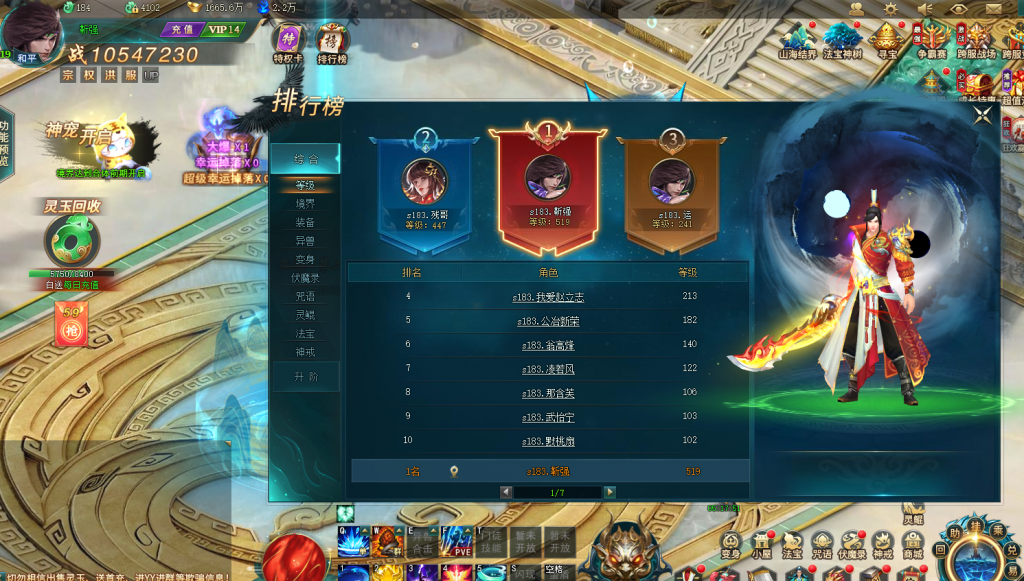The image size is (1024, 581).
Task: Switch to the 升阶 tab
Action: pyautogui.click(x=305, y=377)
